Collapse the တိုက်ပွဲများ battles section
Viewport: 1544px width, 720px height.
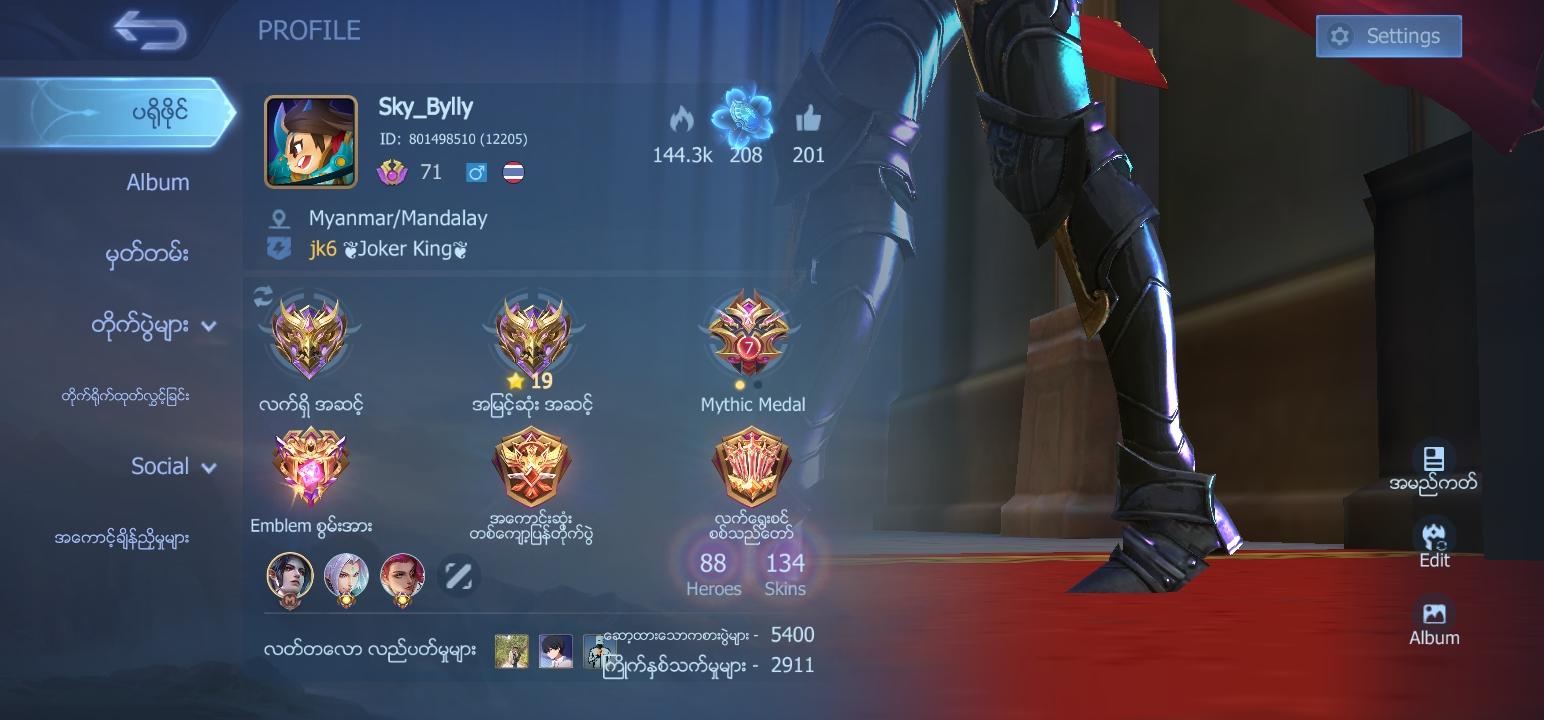point(209,325)
